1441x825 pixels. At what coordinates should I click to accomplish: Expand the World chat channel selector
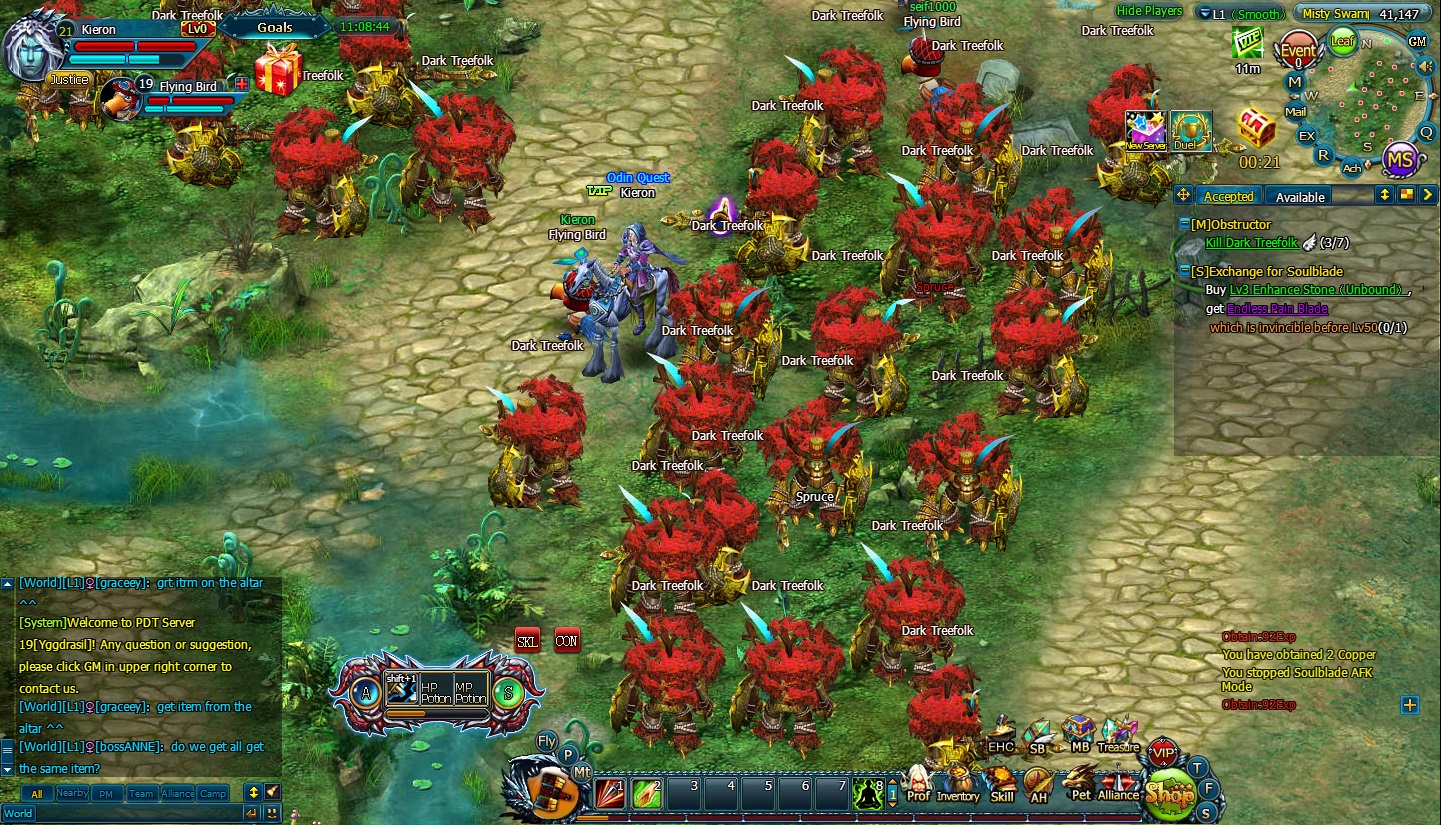(18, 814)
